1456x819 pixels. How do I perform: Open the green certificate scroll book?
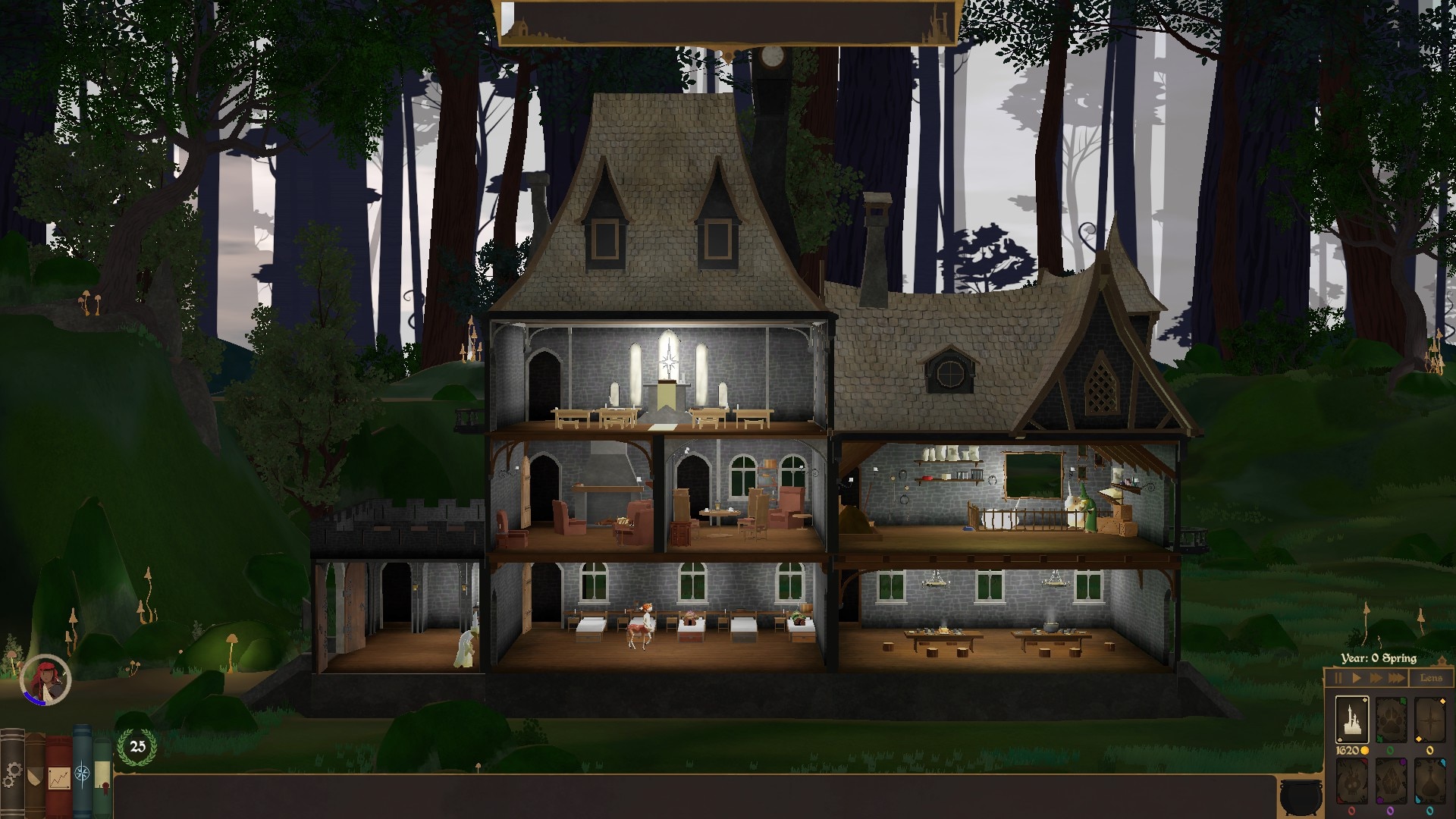click(102, 777)
